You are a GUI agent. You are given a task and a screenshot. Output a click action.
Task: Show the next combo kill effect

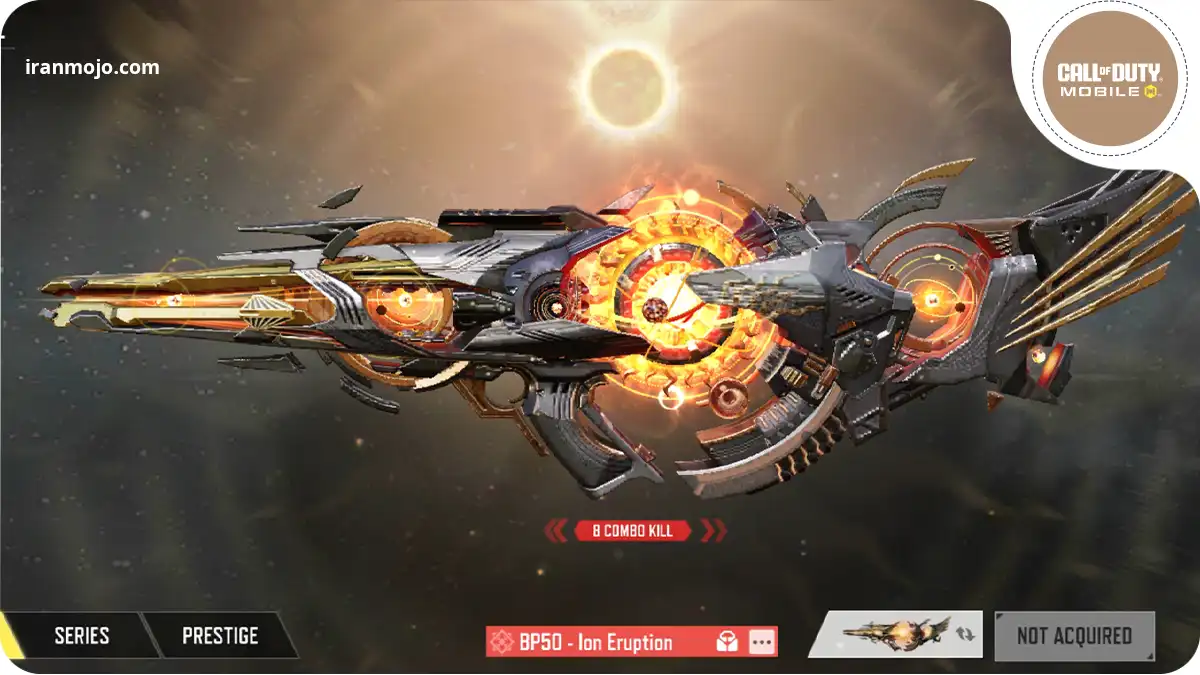pyautogui.click(x=714, y=530)
